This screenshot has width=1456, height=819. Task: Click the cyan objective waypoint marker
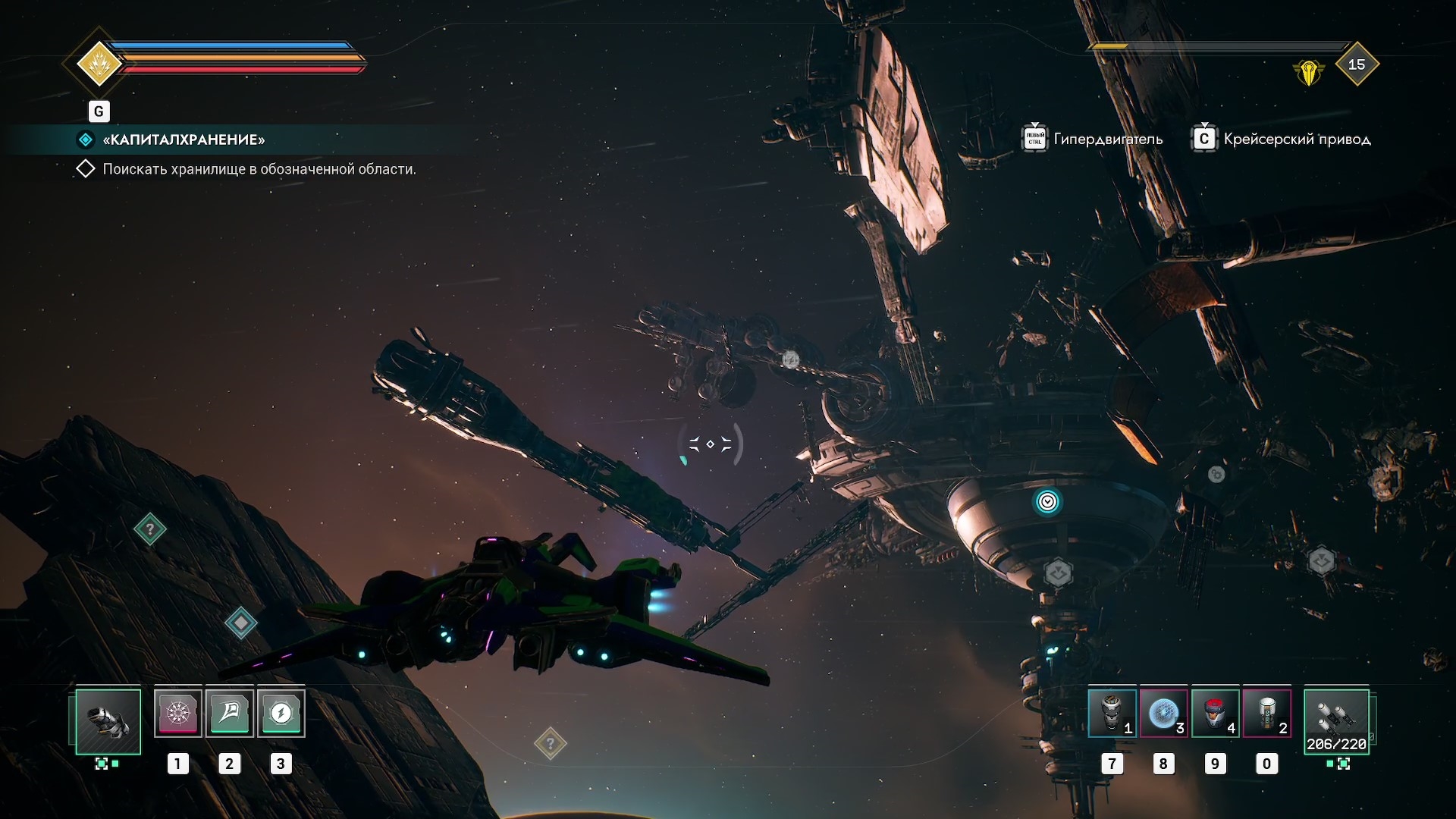pyautogui.click(x=1047, y=501)
